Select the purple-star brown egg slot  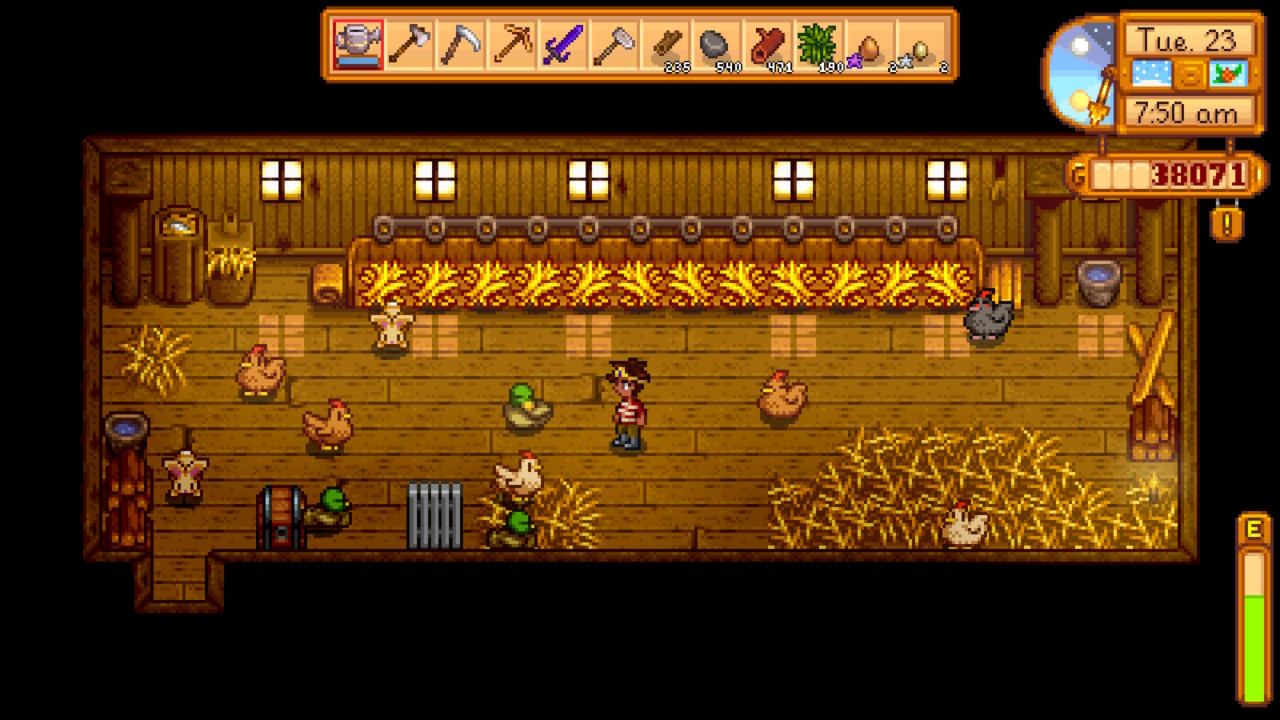point(869,45)
